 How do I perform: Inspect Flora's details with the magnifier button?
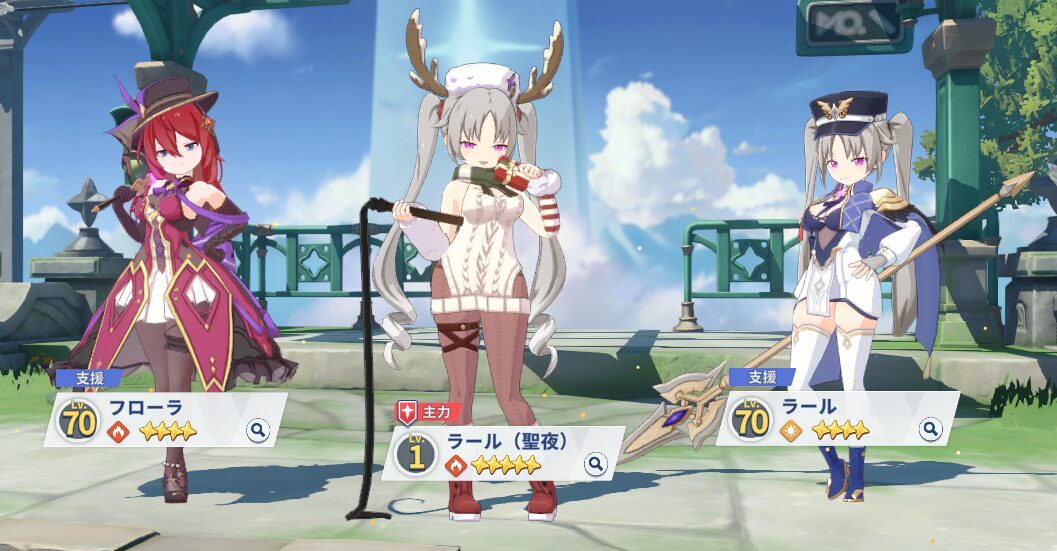click(258, 431)
